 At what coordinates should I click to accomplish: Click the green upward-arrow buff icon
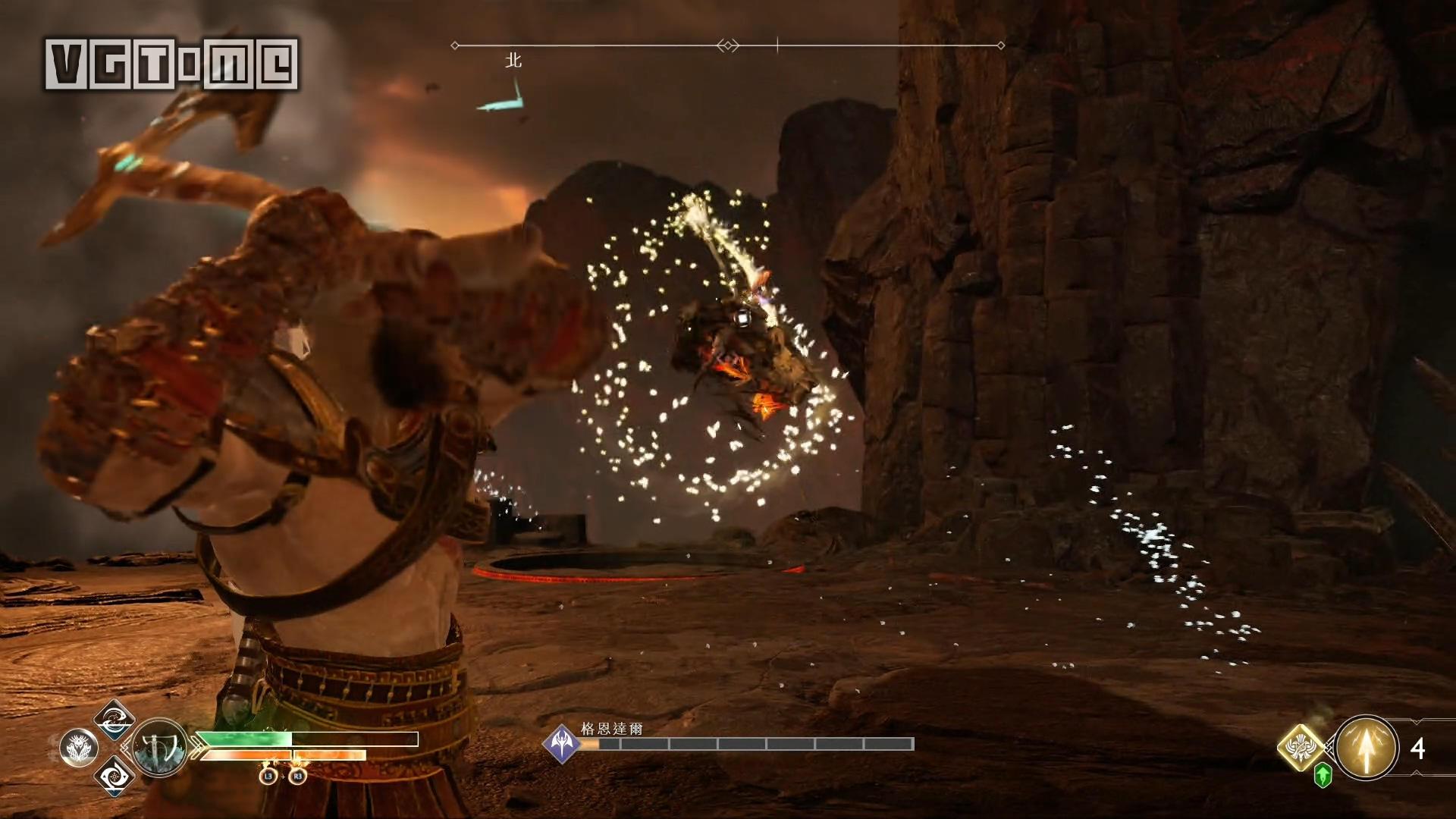pos(1323,775)
